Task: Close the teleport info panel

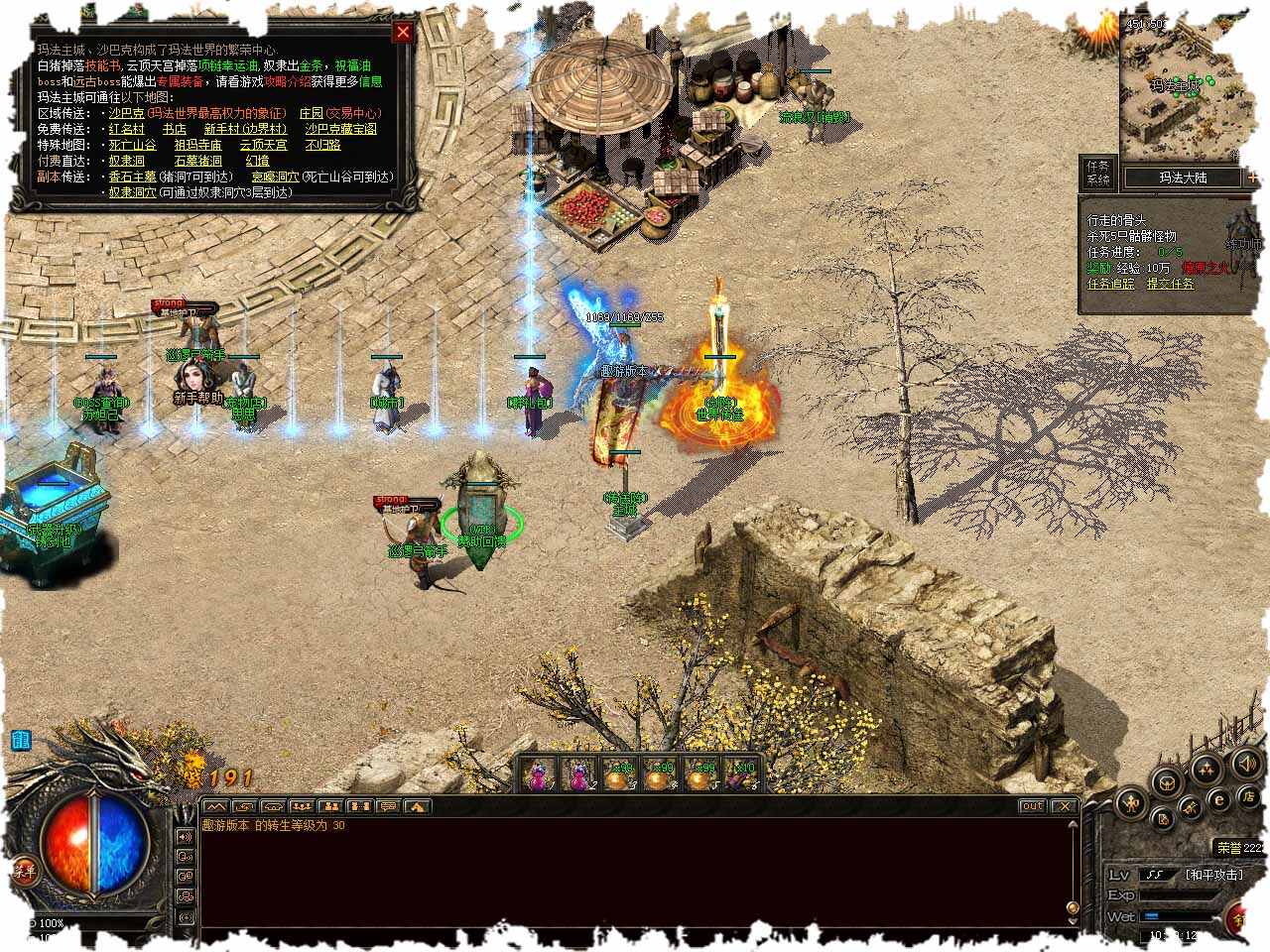Action: point(403,32)
